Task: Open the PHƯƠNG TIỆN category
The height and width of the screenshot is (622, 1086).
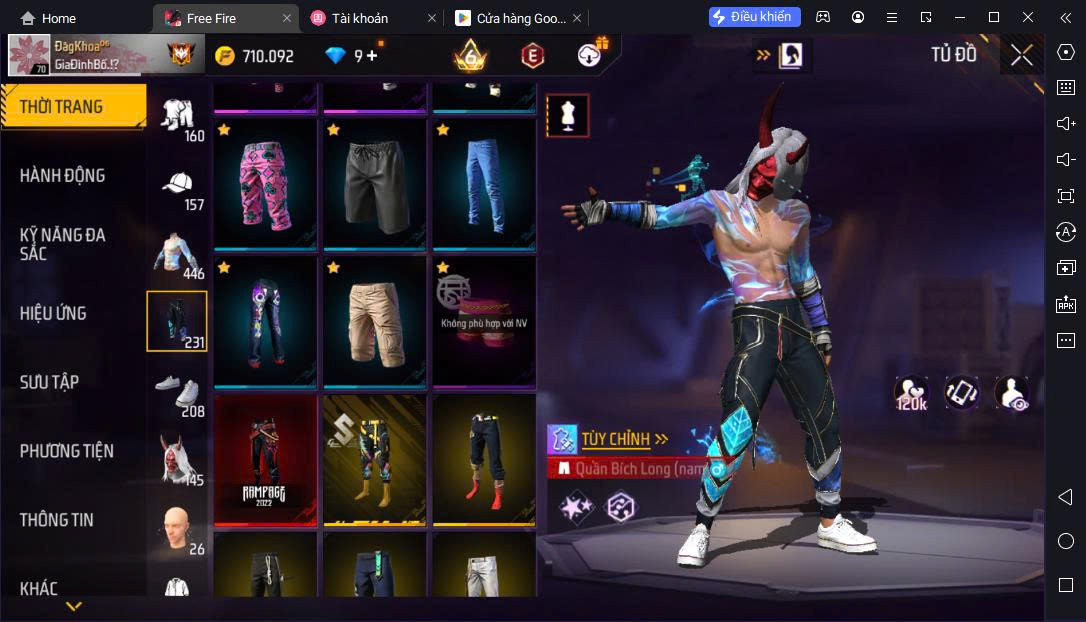Action: tap(67, 451)
